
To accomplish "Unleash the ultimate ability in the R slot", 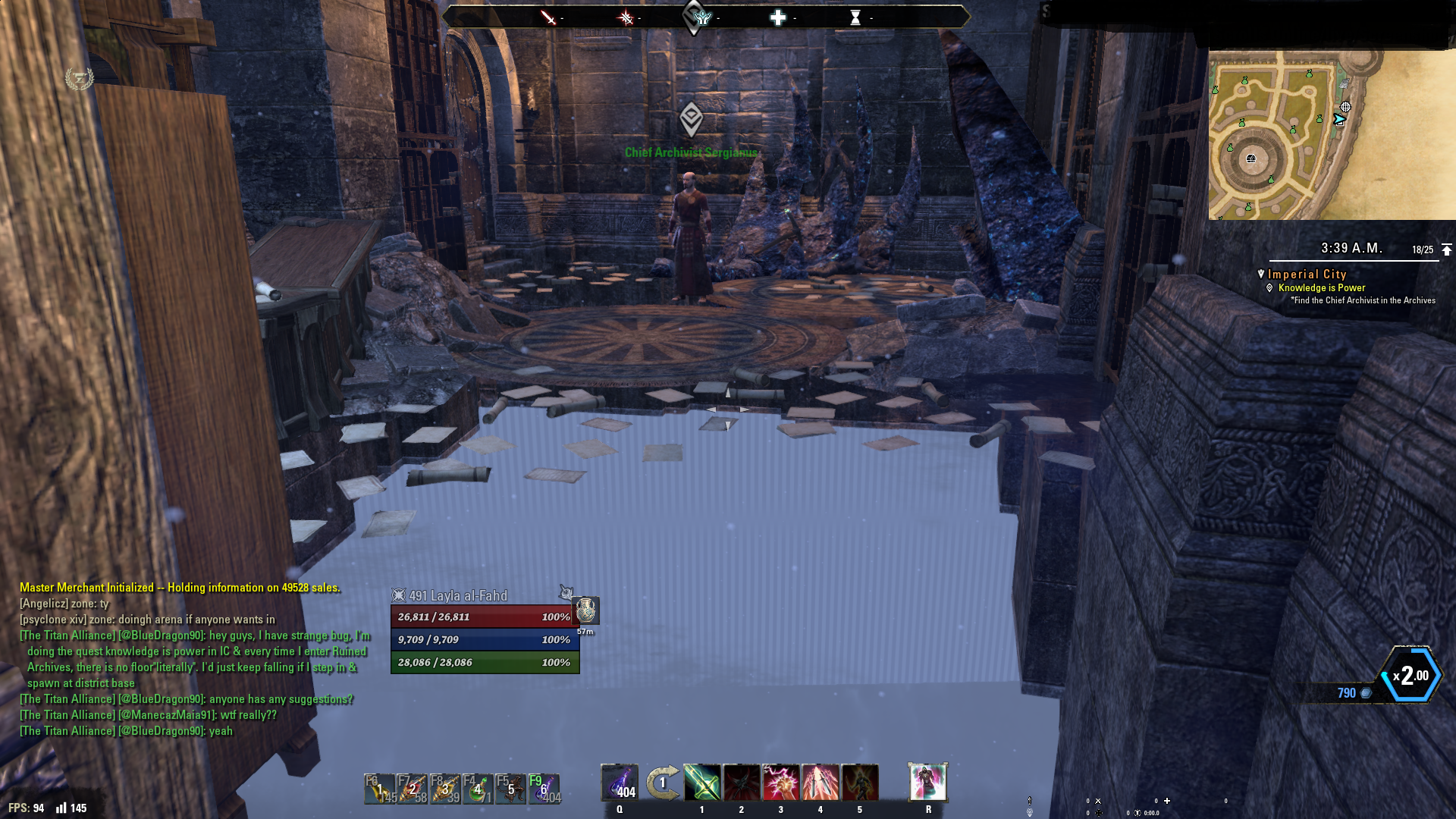I will pyautogui.click(x=928, y=783).
